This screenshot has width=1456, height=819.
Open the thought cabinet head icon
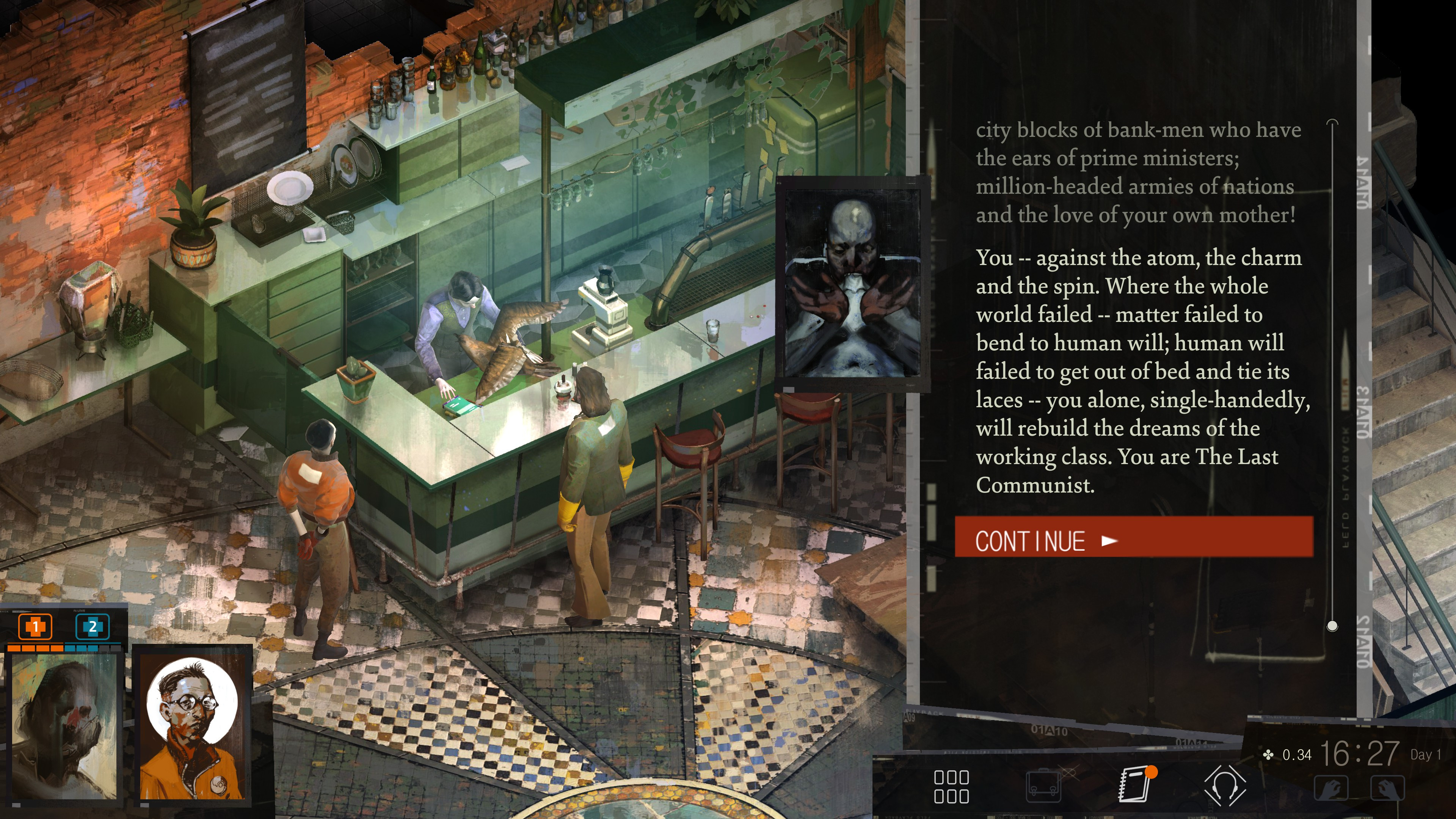[1224, 786]
